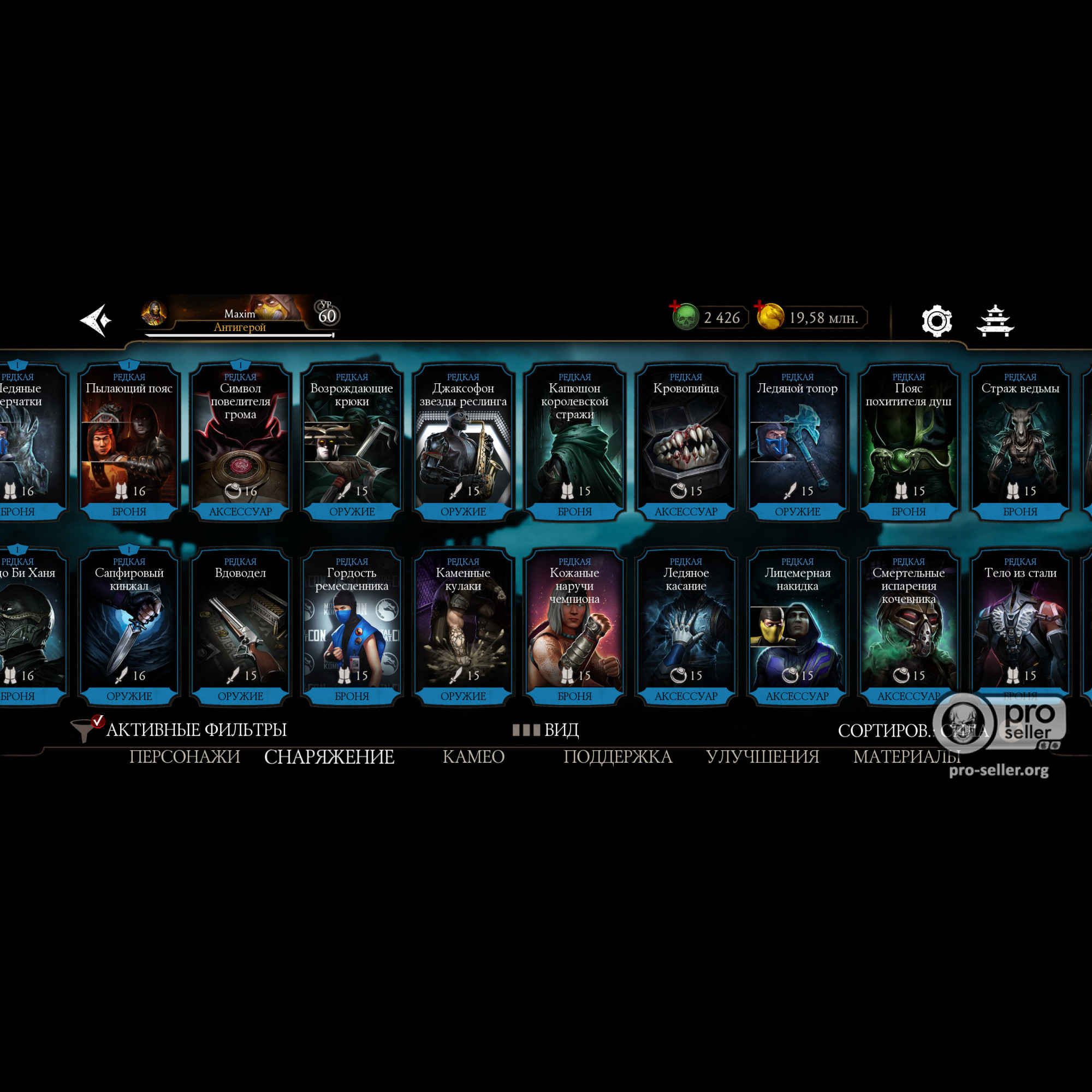
Task: Switch to the ПЕРСОНАЖИ tab
Action: (185, 757)
